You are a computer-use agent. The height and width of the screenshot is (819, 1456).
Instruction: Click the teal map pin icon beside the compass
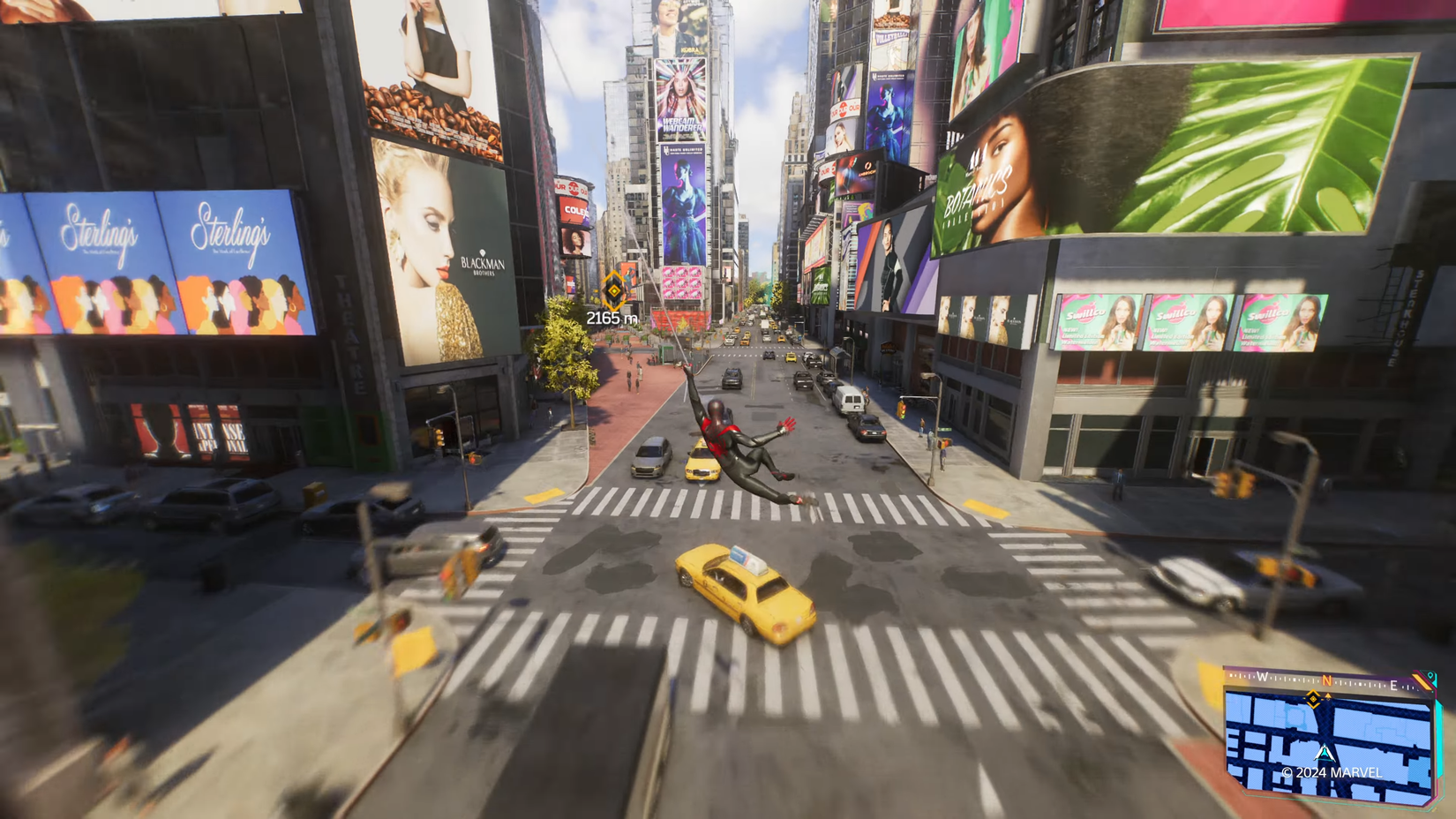pos(1431,674)
